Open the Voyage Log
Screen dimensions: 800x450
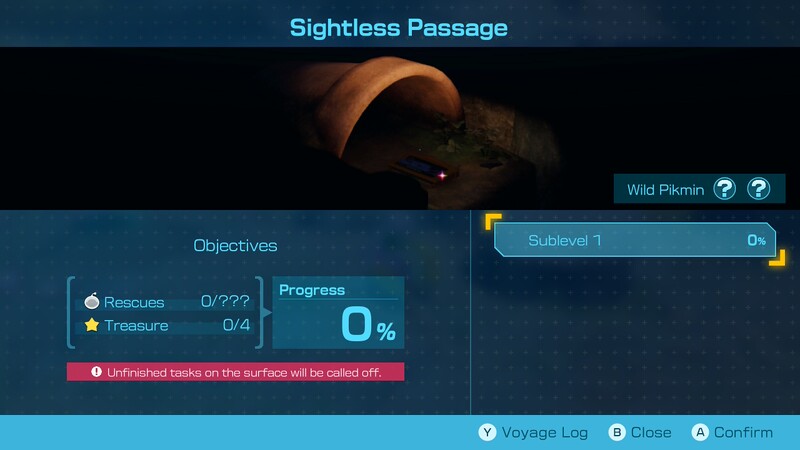(x=532, y=432)
